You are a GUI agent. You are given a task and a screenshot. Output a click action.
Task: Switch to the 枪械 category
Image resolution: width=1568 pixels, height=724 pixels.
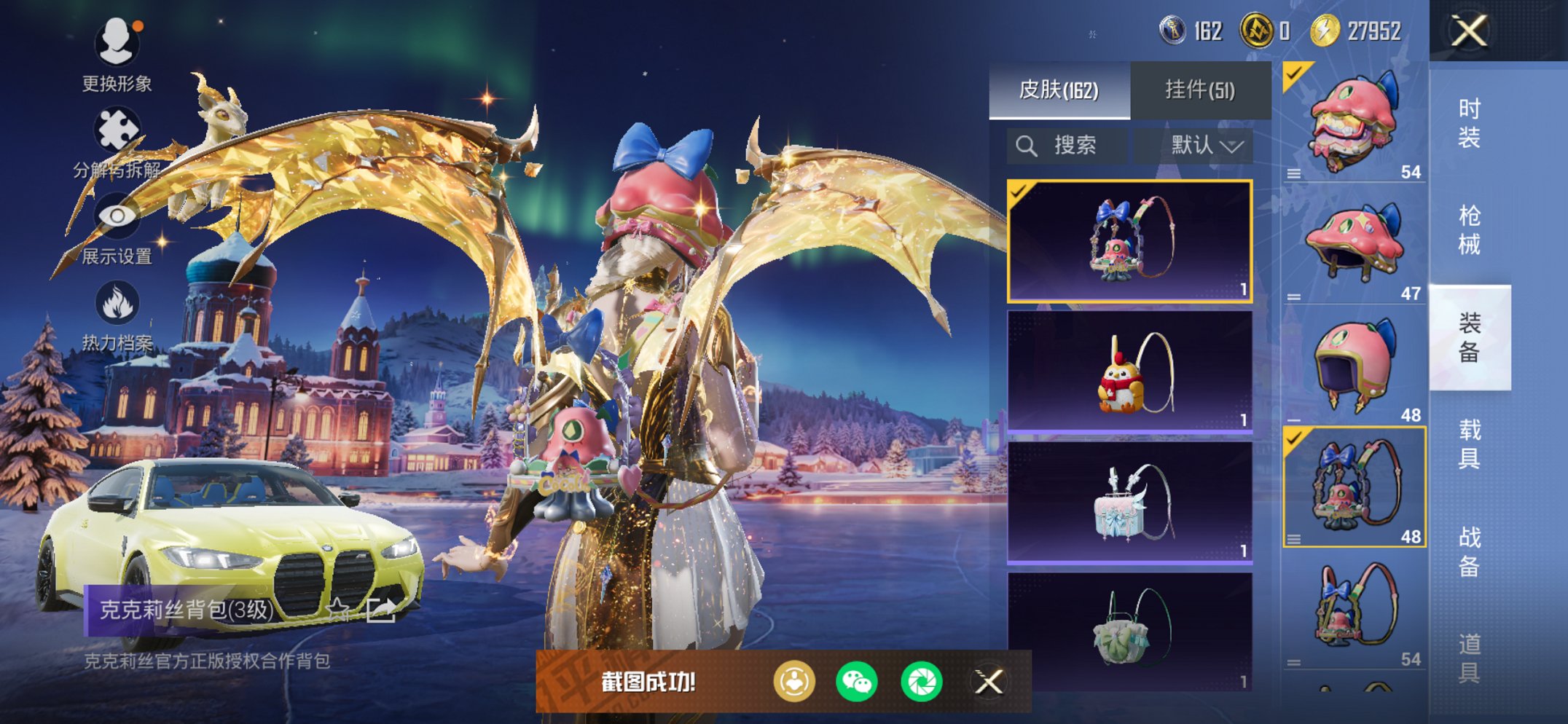pos(1469,229)
